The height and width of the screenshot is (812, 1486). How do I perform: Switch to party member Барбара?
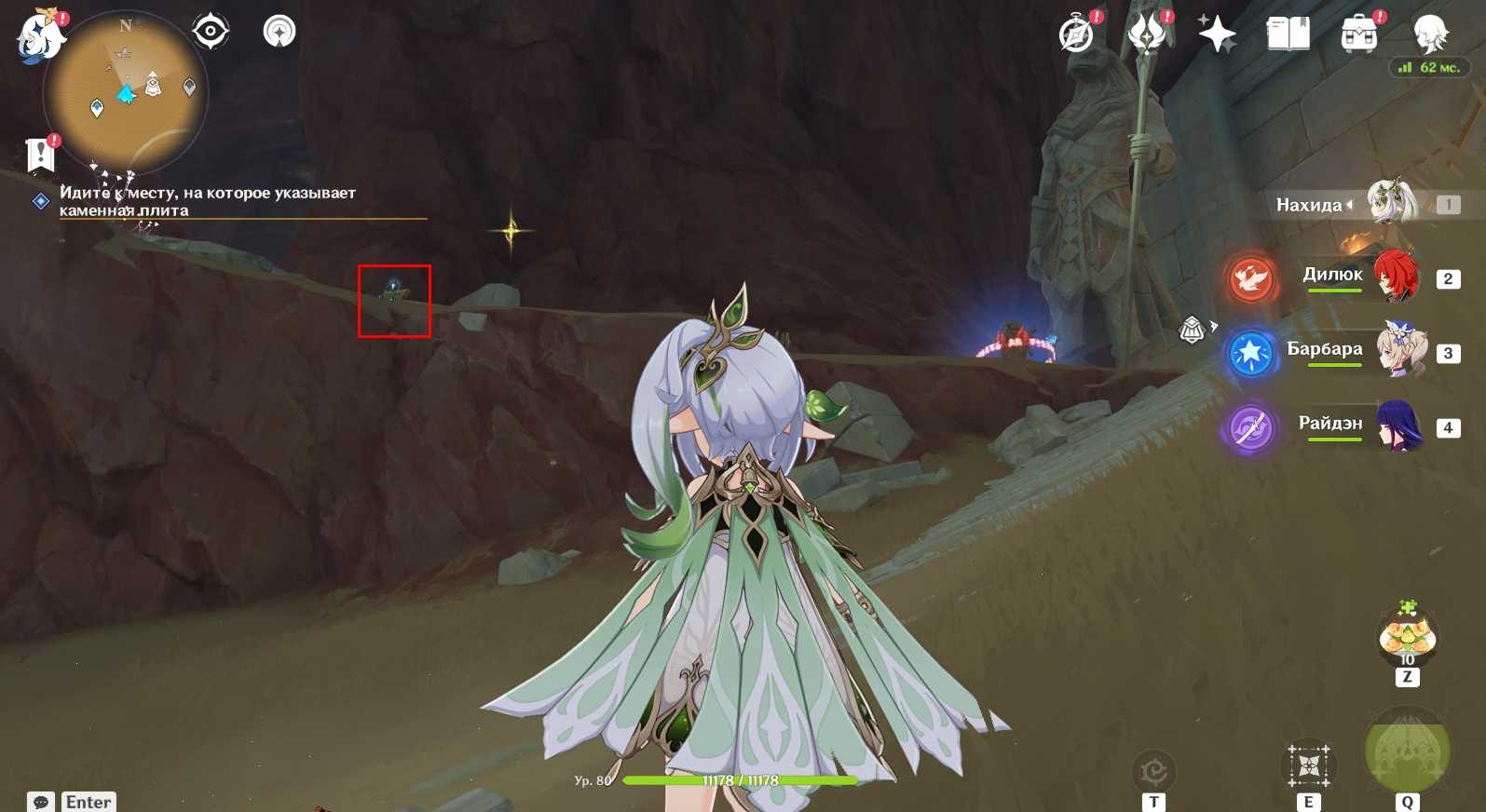1399,351
